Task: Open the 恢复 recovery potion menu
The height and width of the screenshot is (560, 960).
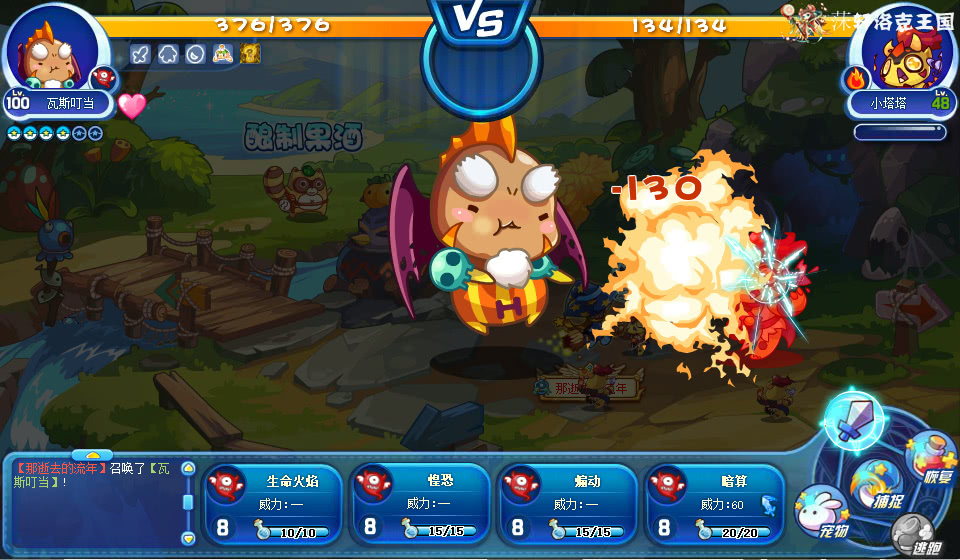Action: coord(932,458)
